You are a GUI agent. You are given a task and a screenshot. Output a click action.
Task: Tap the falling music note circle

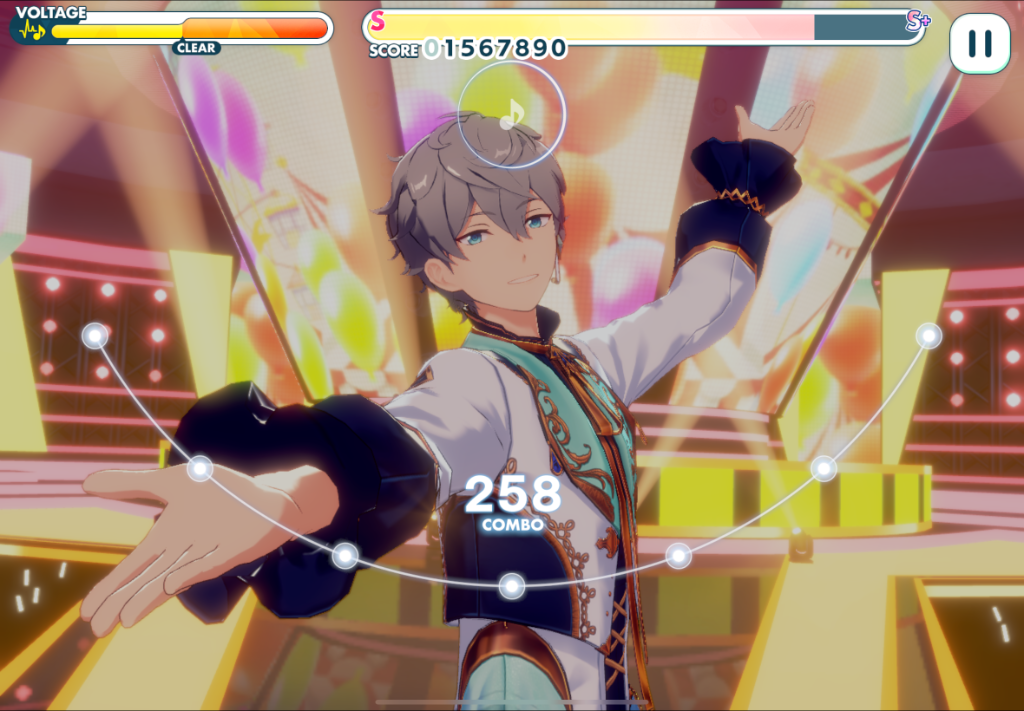coord(511,115)
